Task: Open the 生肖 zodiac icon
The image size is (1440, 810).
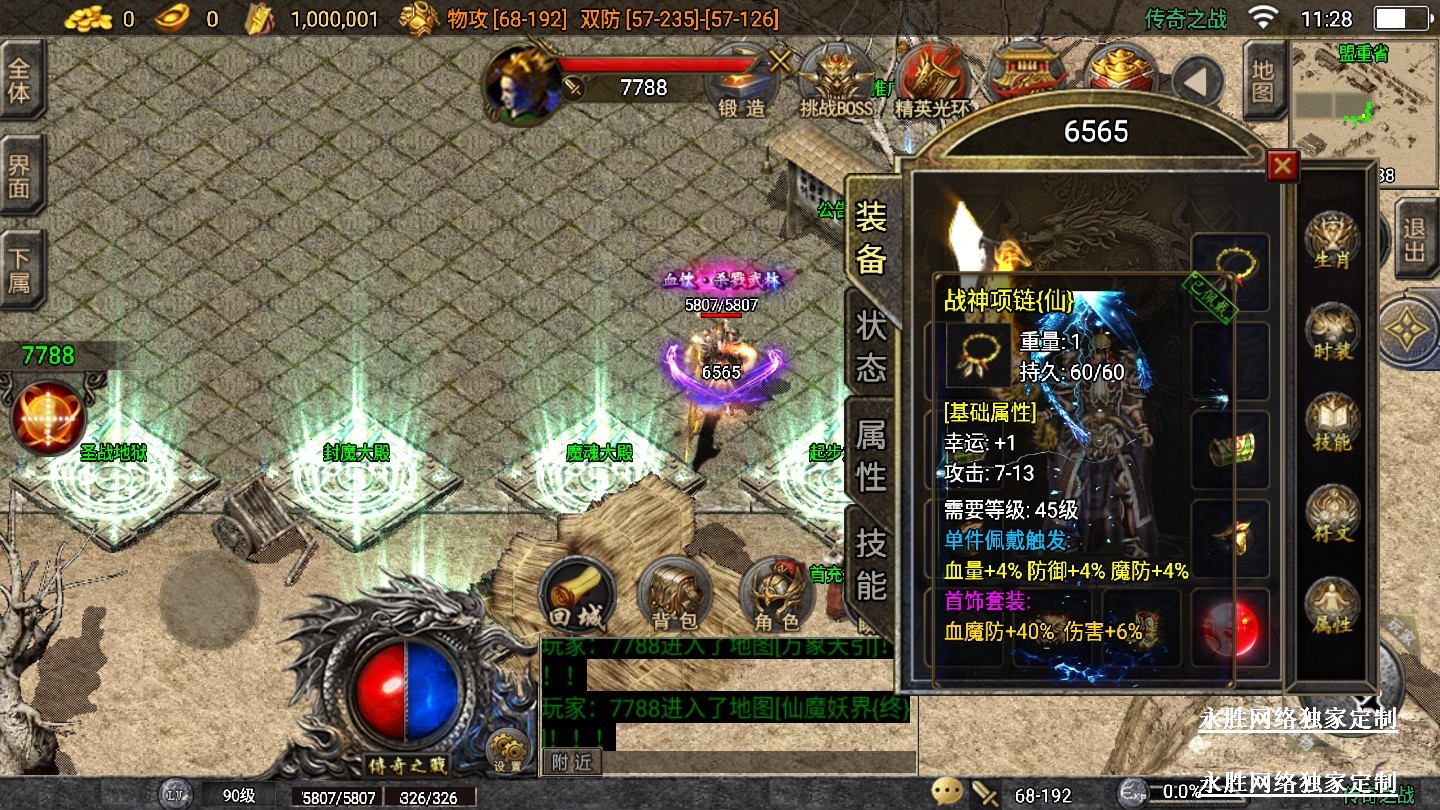Action: (1332, 240)
